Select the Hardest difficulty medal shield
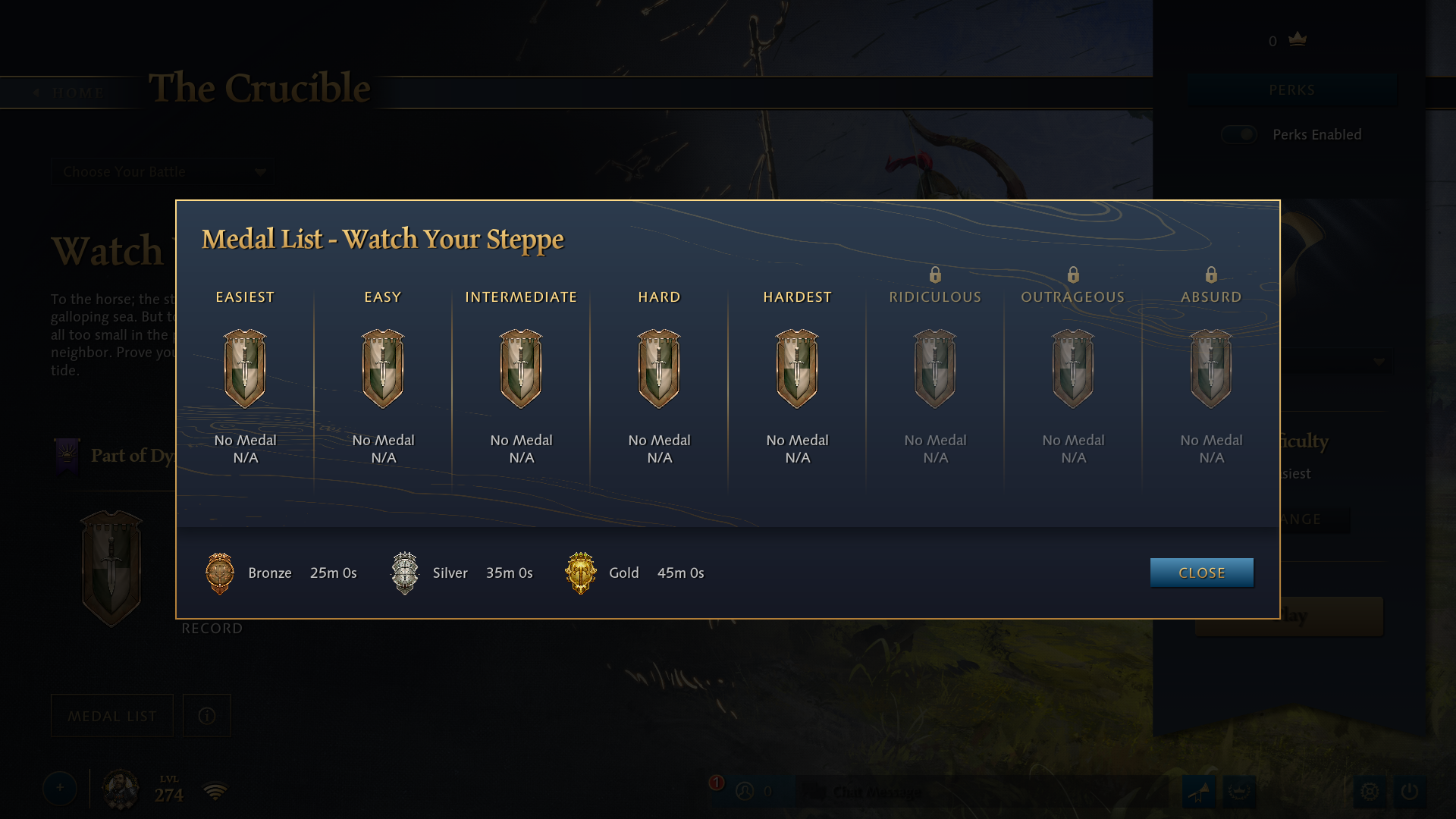The width and height of the screenshot is (1456, 819). click(x=797, y=369)
